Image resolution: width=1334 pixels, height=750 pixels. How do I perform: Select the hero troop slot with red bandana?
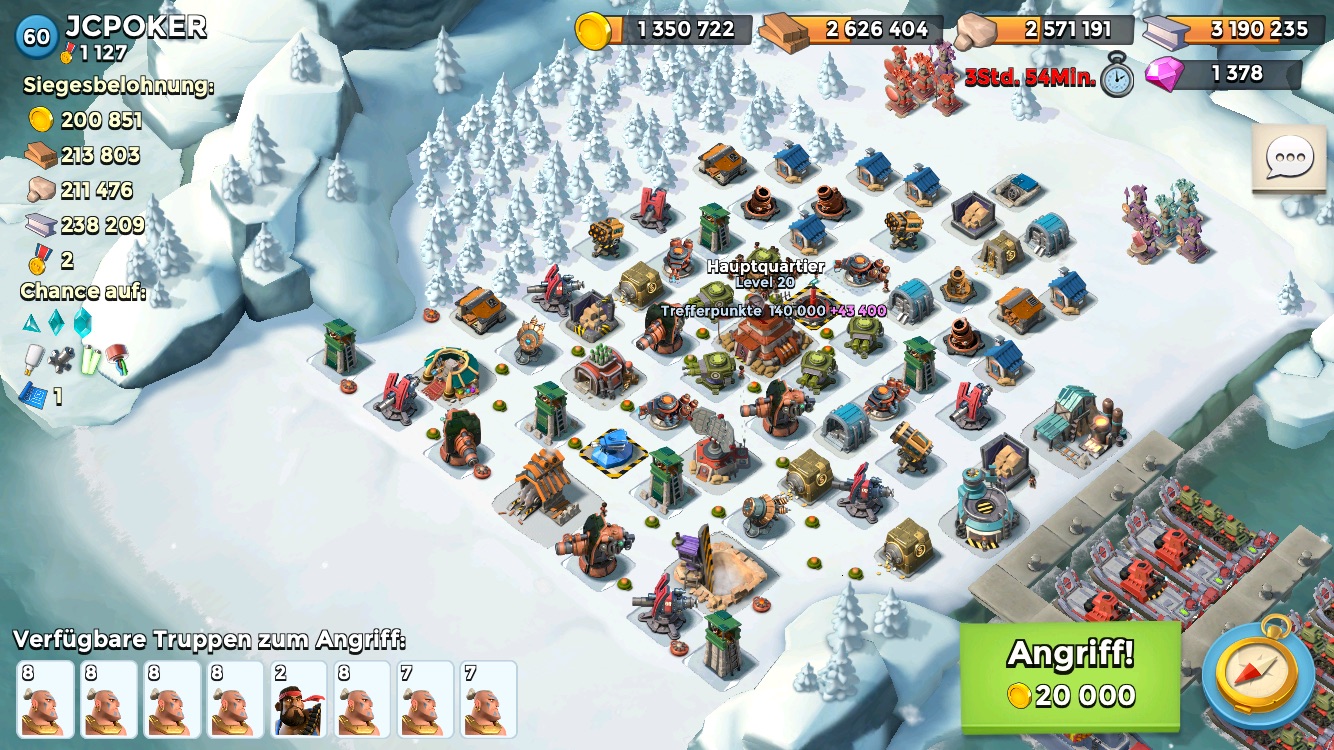click(x=298, y=698)
